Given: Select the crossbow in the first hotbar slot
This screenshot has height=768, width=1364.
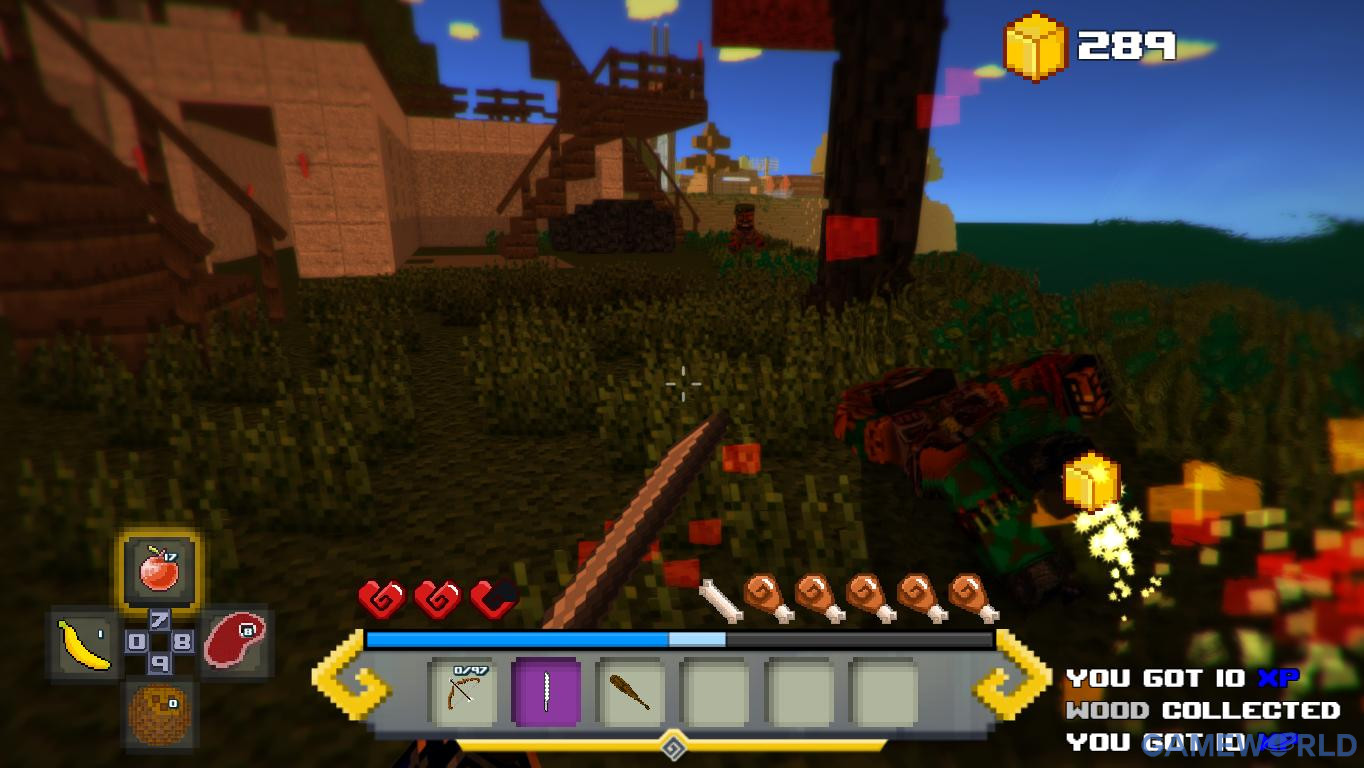Looking at the screenshot, I should tap(466, 693).
